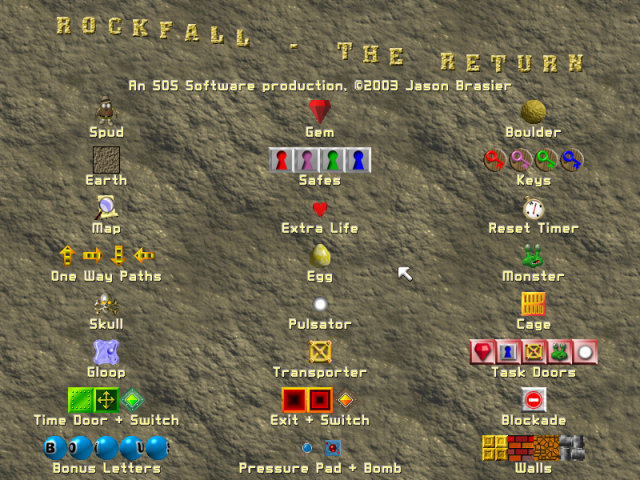The width and height of the screenshot is (640, 480).
Task: Click the Spud character icon
Action: click(x=106, y=110)
